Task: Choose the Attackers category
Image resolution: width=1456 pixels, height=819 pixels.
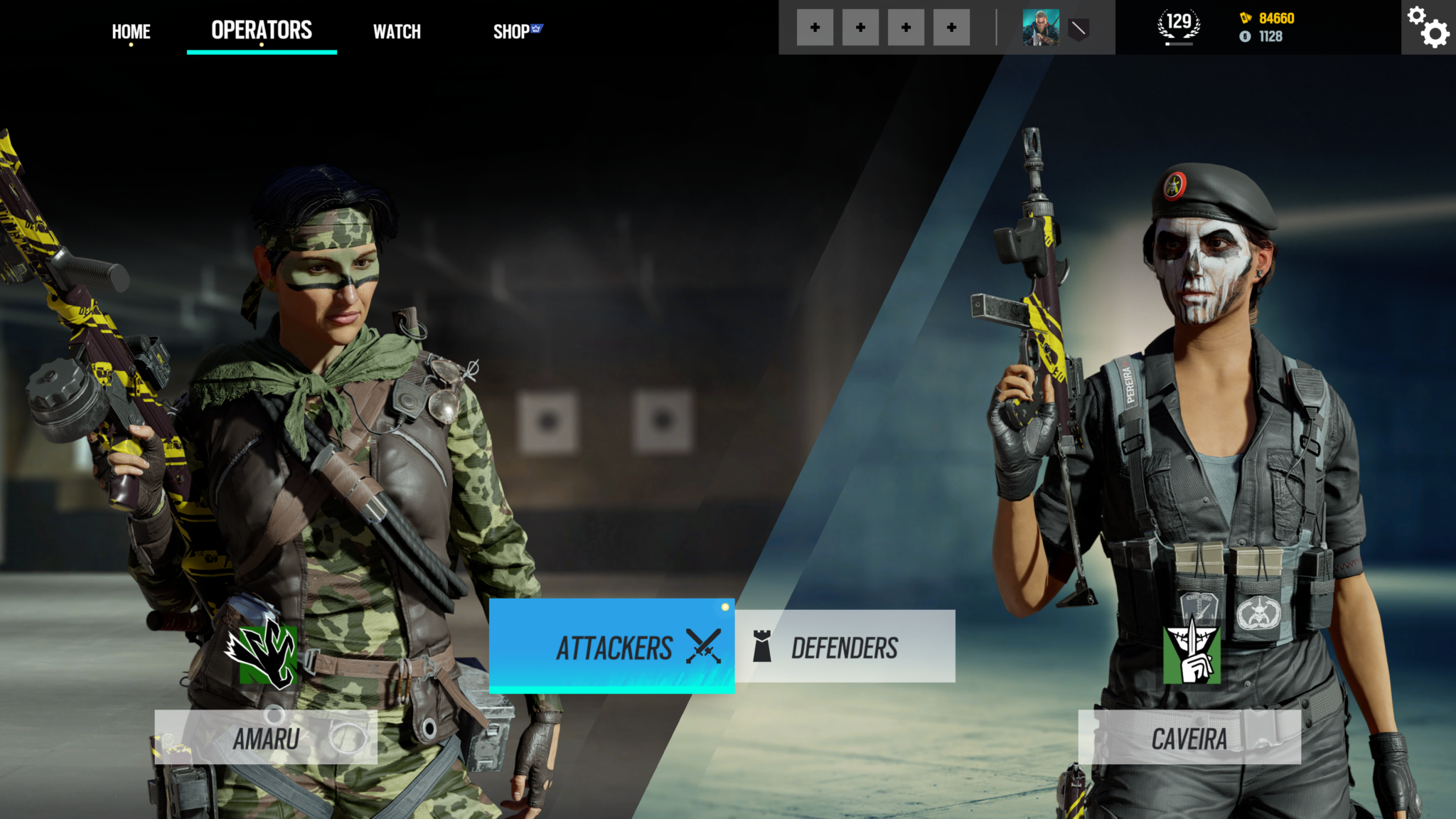Action: 611,647
